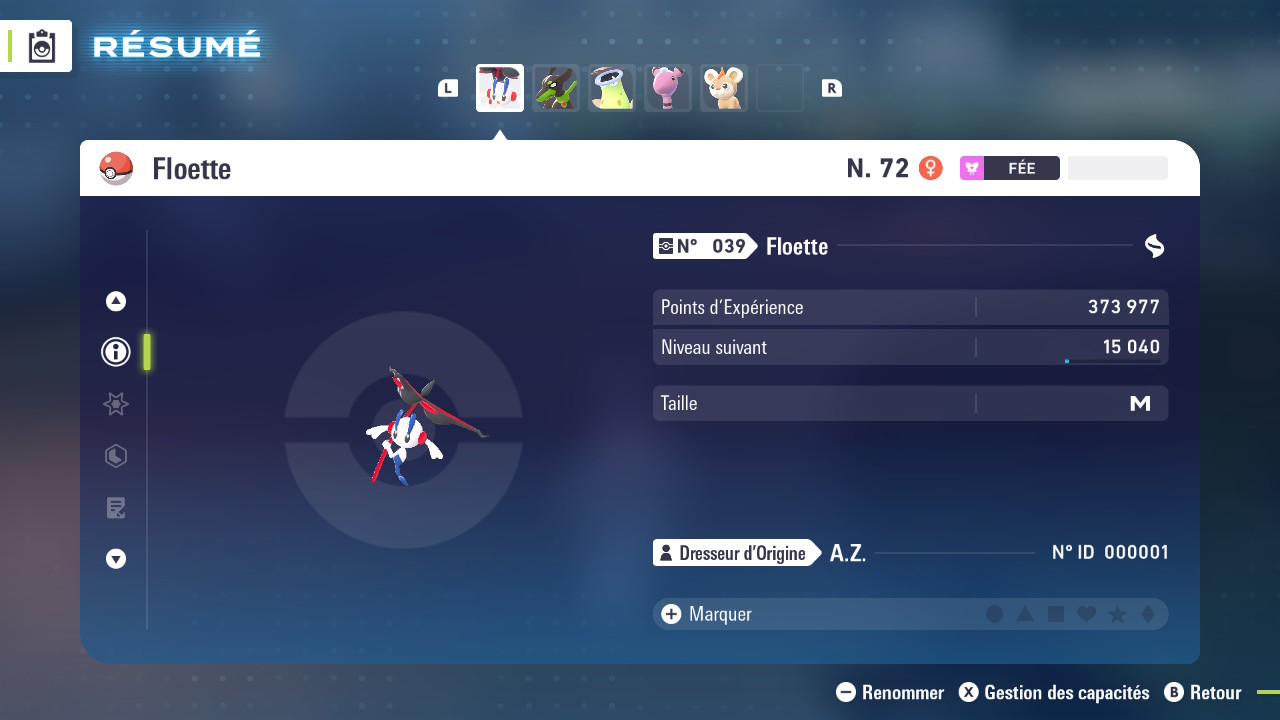This screenshot has height=720, width=1280.
Task: Toggle the triangle marking
Action: pyautogui.click(x=1025, y=614)
